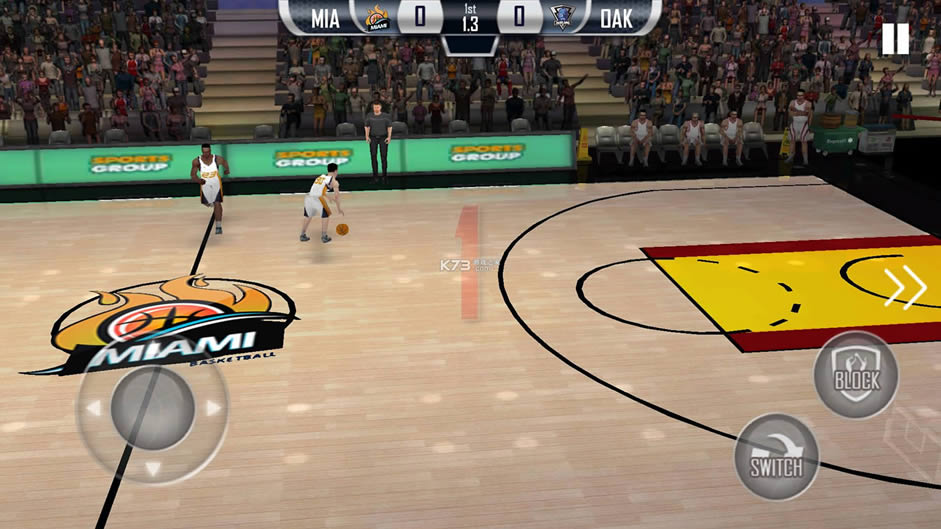The image size is (941, 529).
Task: Activate the double-arrow sprint button
Action: click(905, 289)
